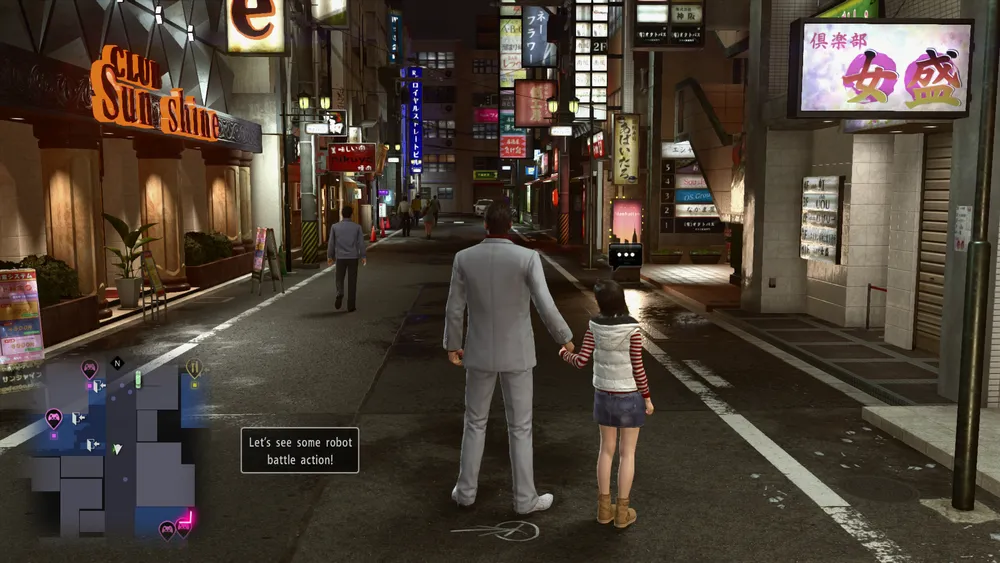Click the north compass indicator on minimap
The width and height of the screenshot is (1000, 563).
pyautogui.click(x=118, y=364)
